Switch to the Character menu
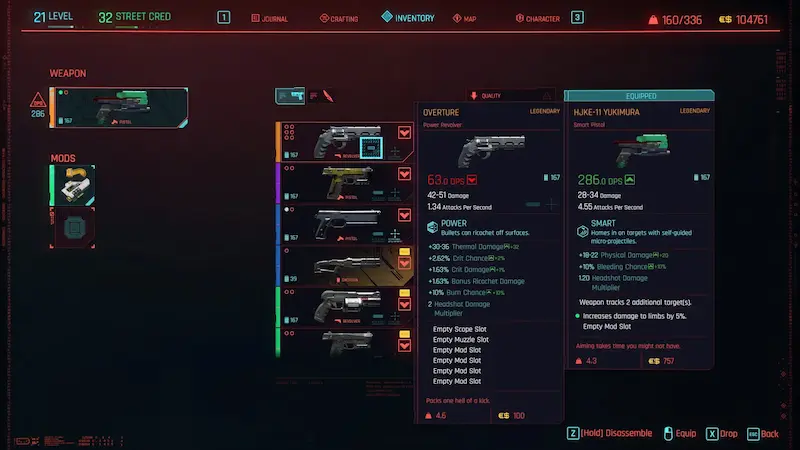Screen dimensions: 800x450 pos(538,18)
